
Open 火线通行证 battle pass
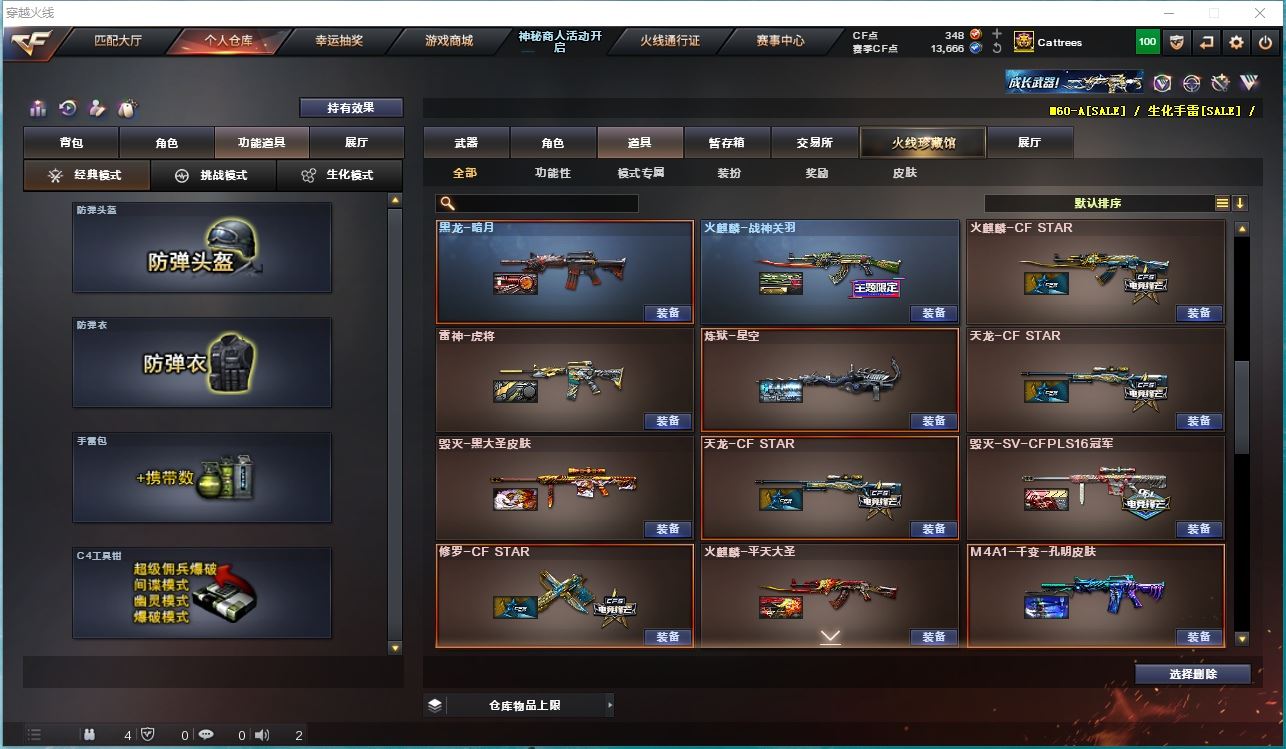pos(670,41)
